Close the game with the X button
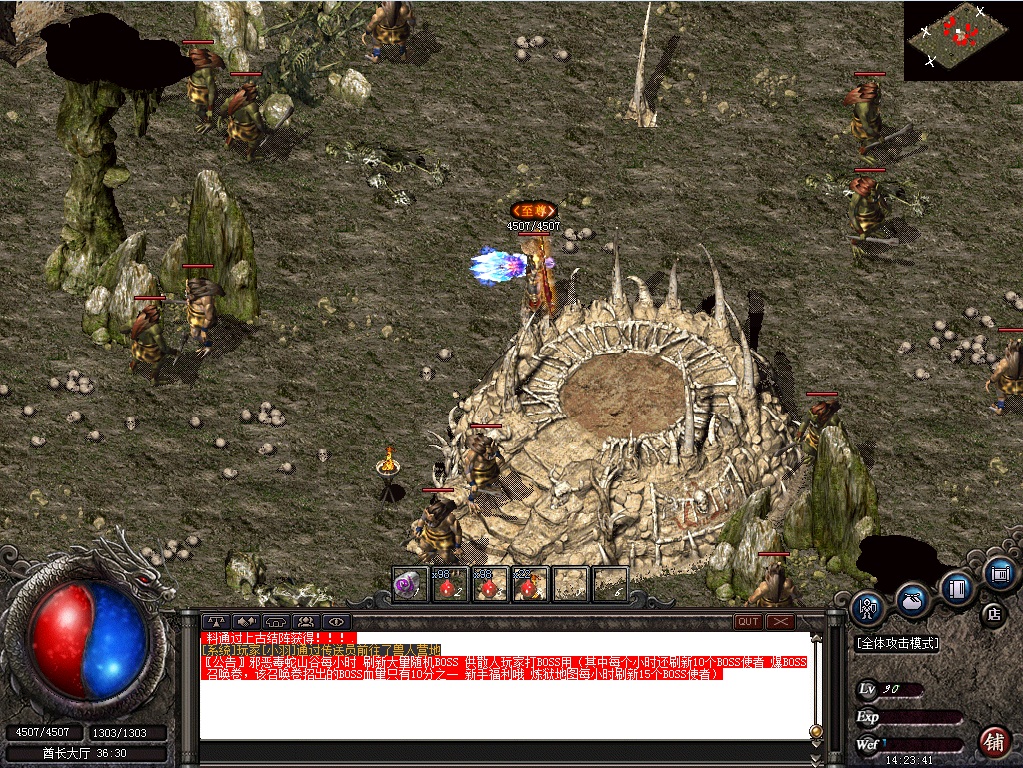The width and height of the screenshot is (1023, 768). tap(781, 621)
